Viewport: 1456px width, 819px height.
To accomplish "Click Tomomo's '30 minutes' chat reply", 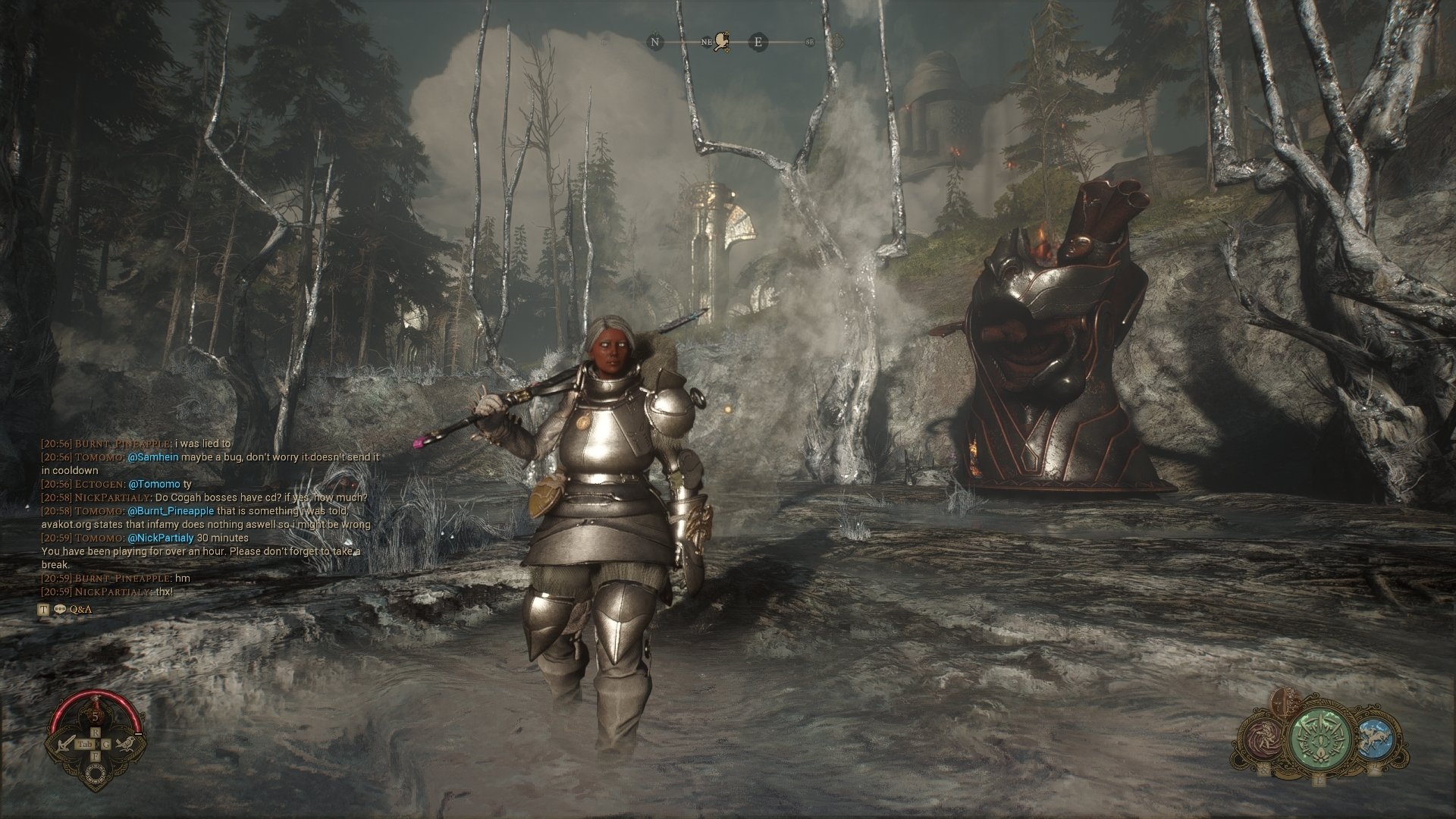I will coord(222,538).
